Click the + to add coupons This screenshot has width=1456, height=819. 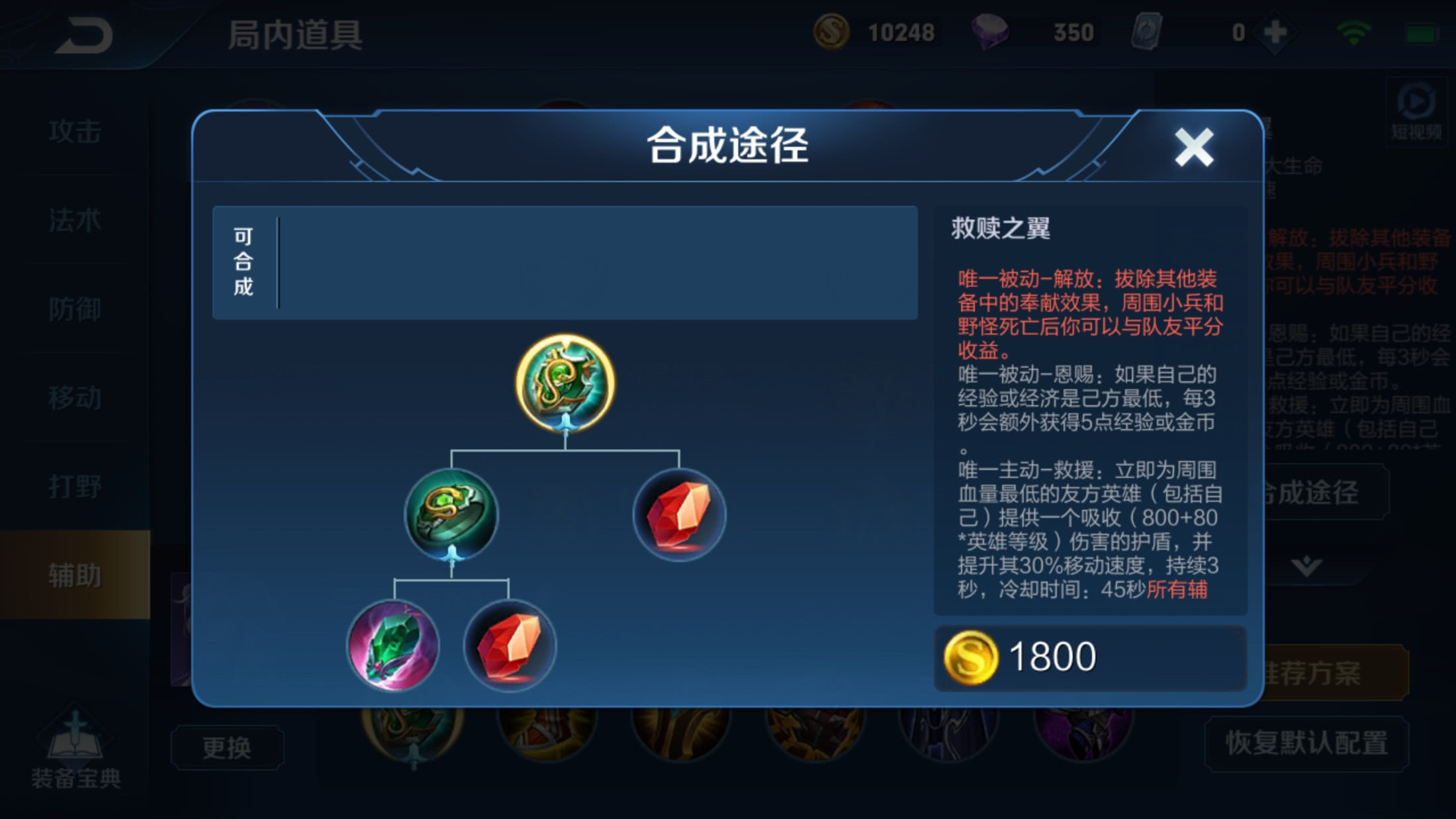pyautogui.click(x=1271, y=30)
